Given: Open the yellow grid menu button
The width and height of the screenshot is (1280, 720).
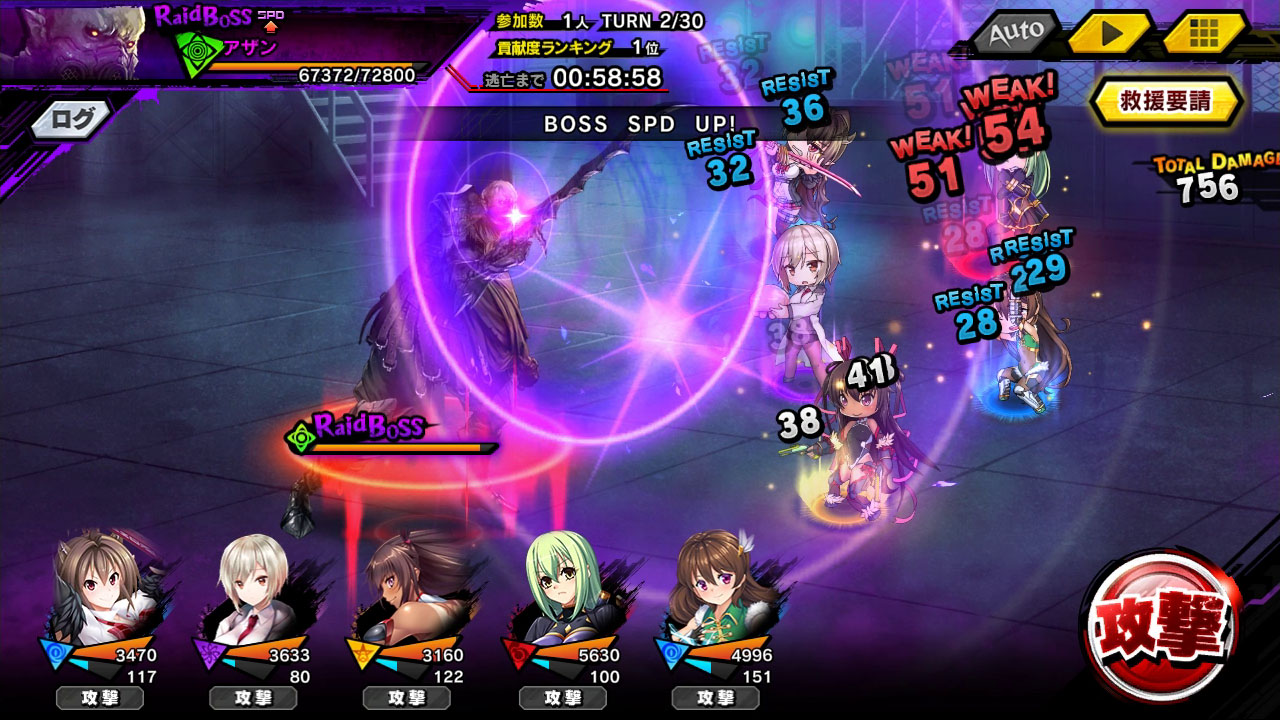Looking at the screenshot, I should point(1204,33).
